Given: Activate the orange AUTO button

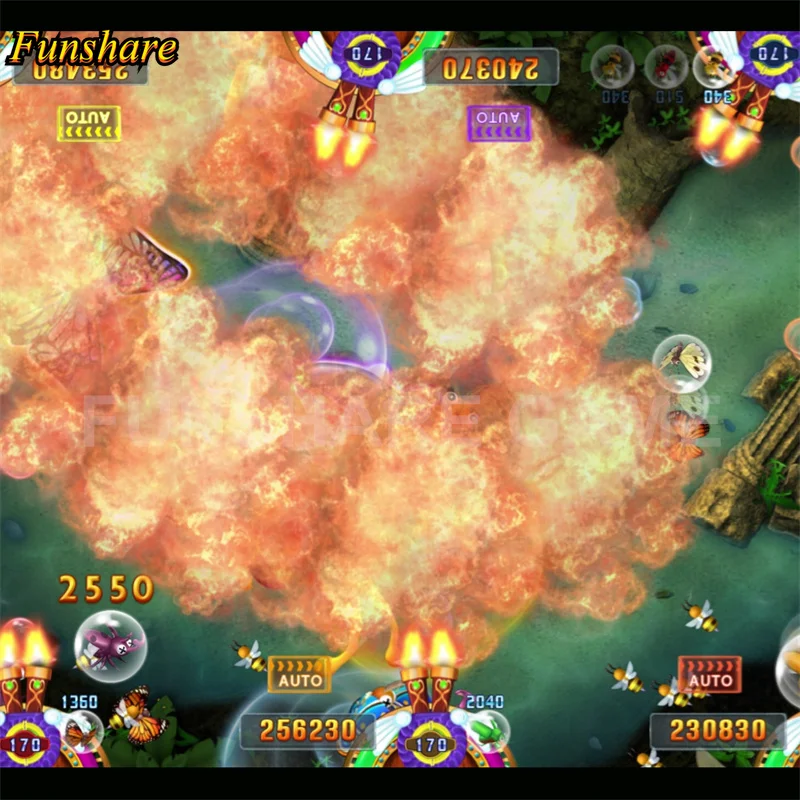Looking at the screenshot, I should [x=299, y=674].
